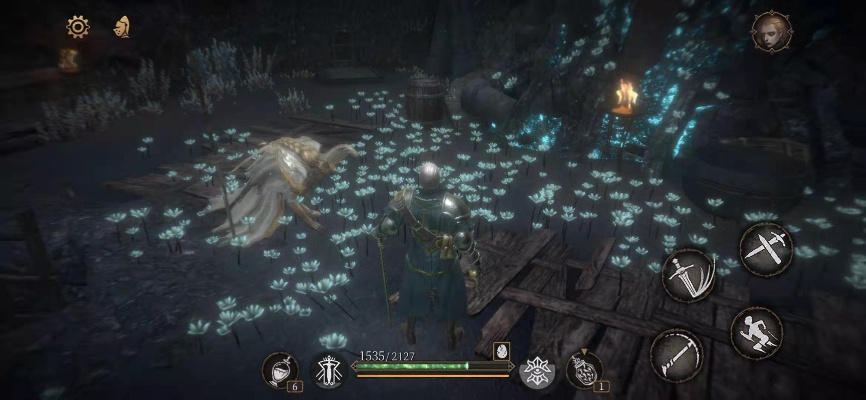The image size is (866, 400).
Task: Open the knight helmet character menu
Action: 122,27
